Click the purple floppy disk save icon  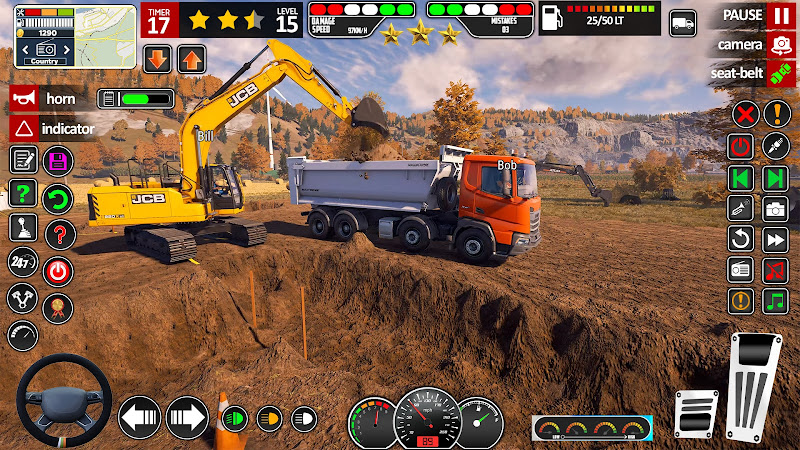(58, 161)
